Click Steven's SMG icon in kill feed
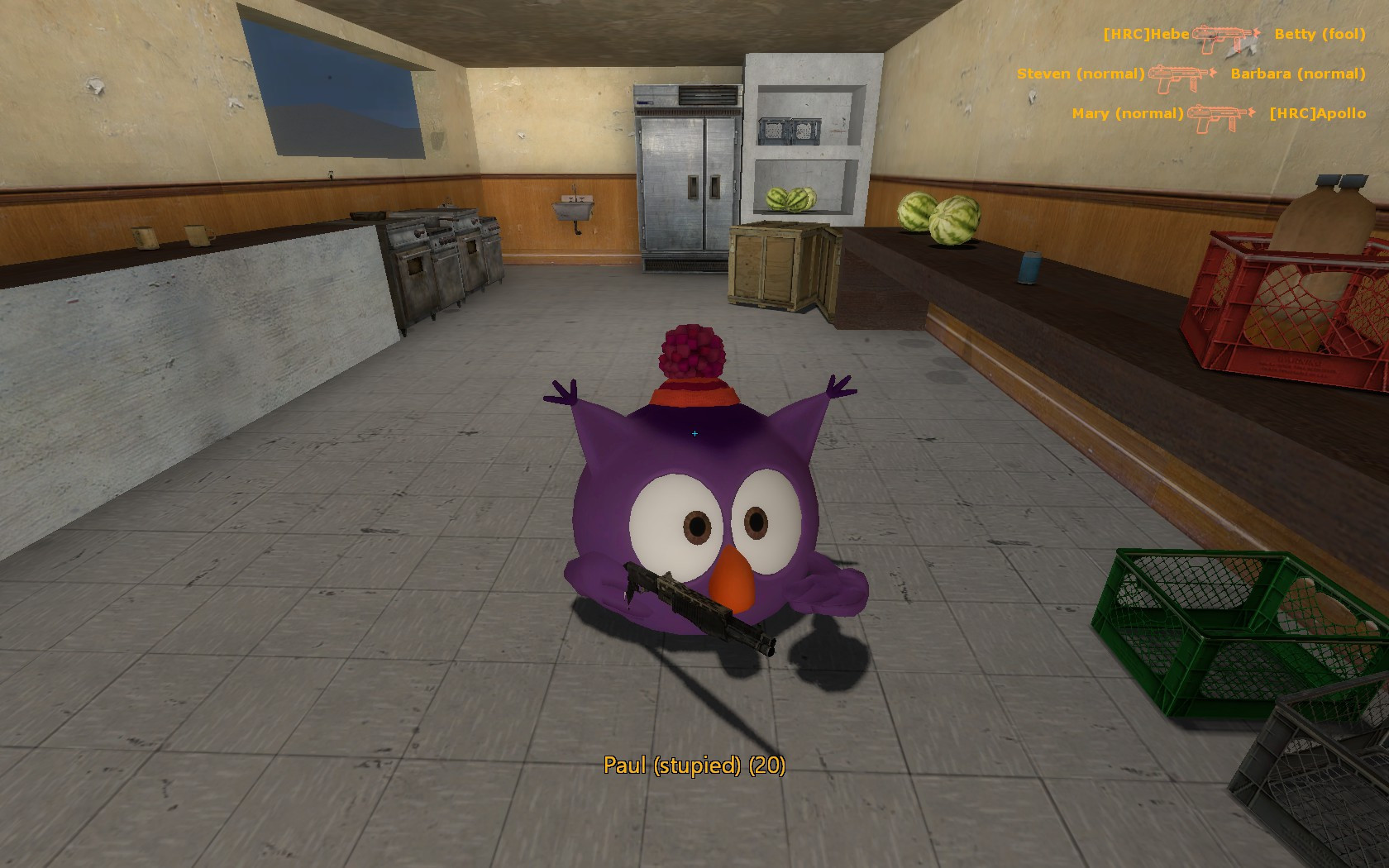1389x868 pixels. [1177, 76]
